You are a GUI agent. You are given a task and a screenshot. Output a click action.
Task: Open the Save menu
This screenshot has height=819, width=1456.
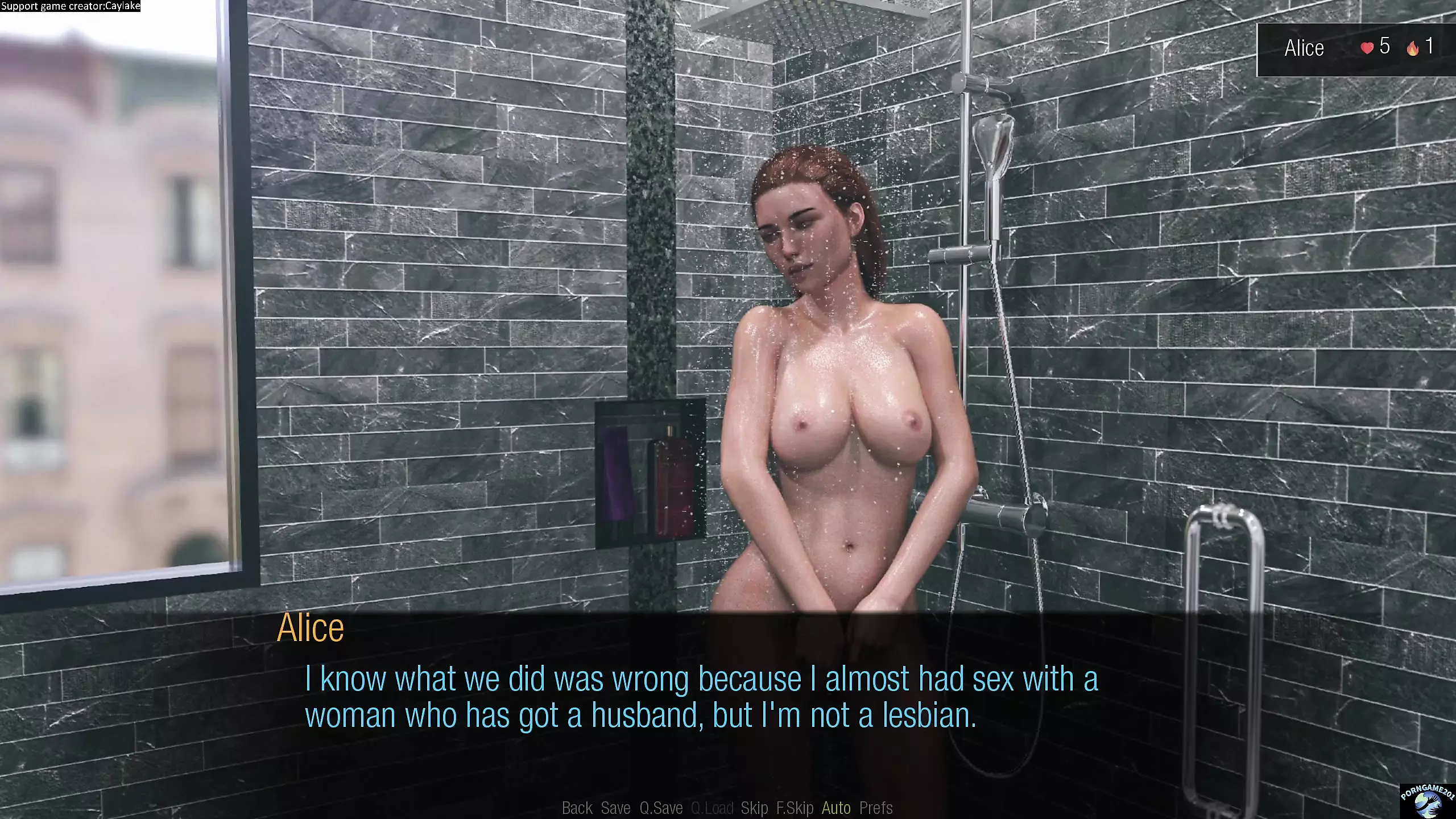point(615,808)
